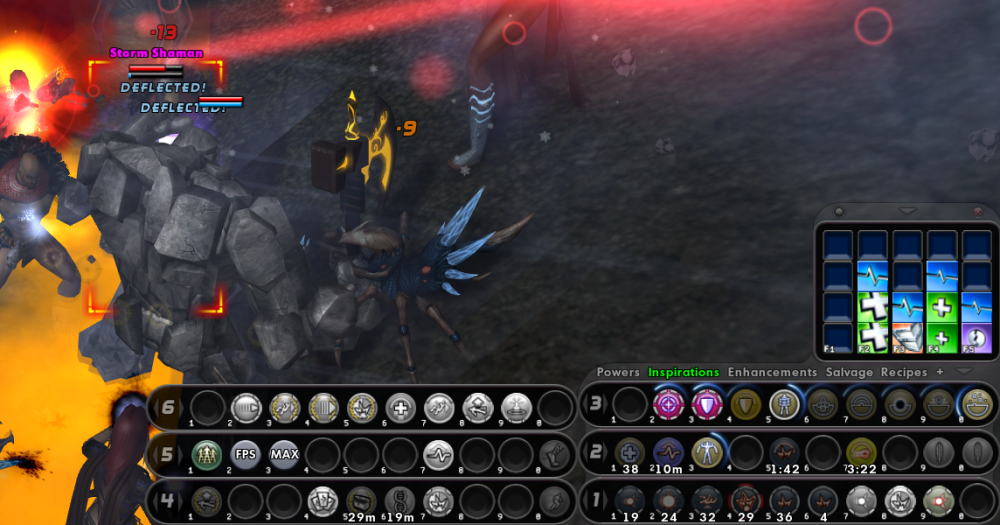Switch to the Inspirations tab
The width and height of the screenshot is (1000, 525).
tap(683, 372)
